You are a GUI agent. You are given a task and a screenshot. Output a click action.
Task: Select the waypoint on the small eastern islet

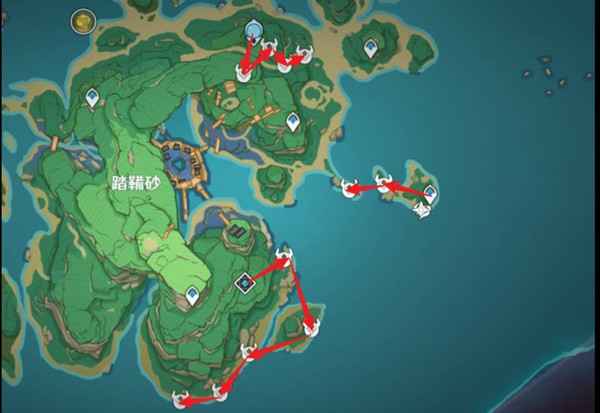(430, 192)
